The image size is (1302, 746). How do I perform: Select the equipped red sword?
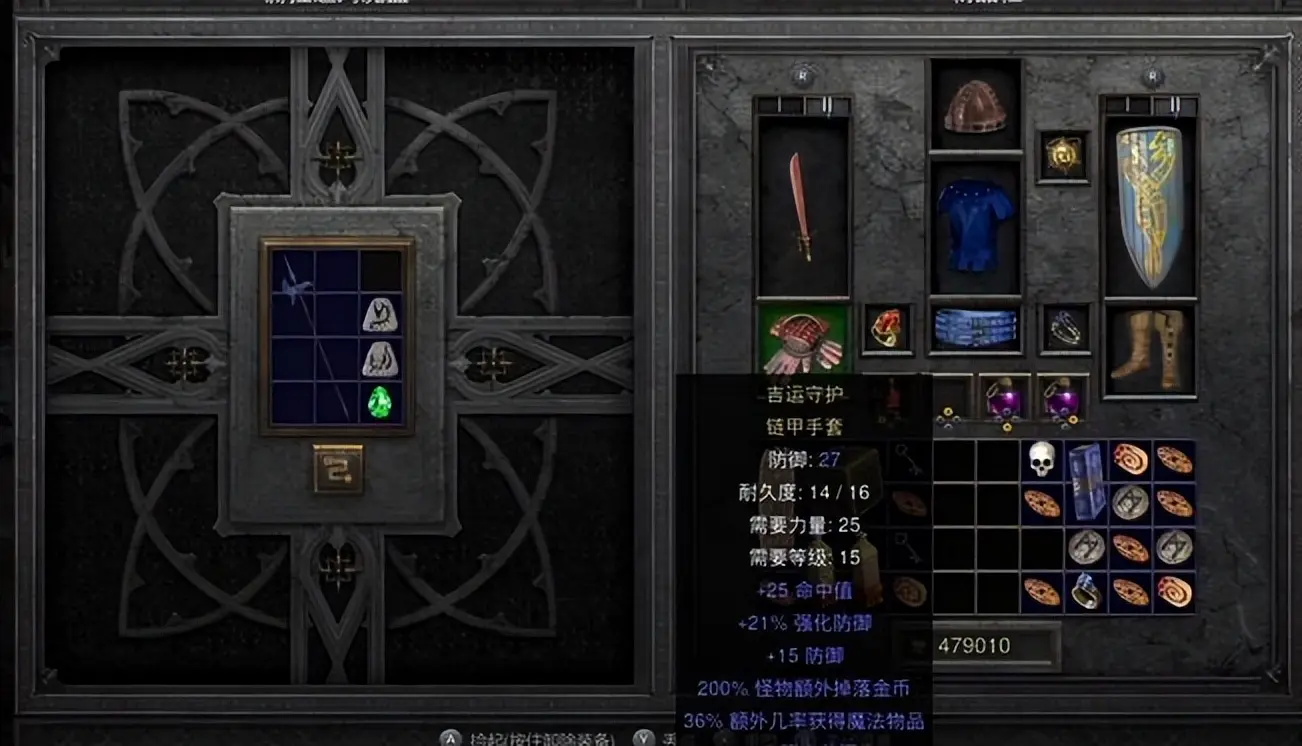803,206
